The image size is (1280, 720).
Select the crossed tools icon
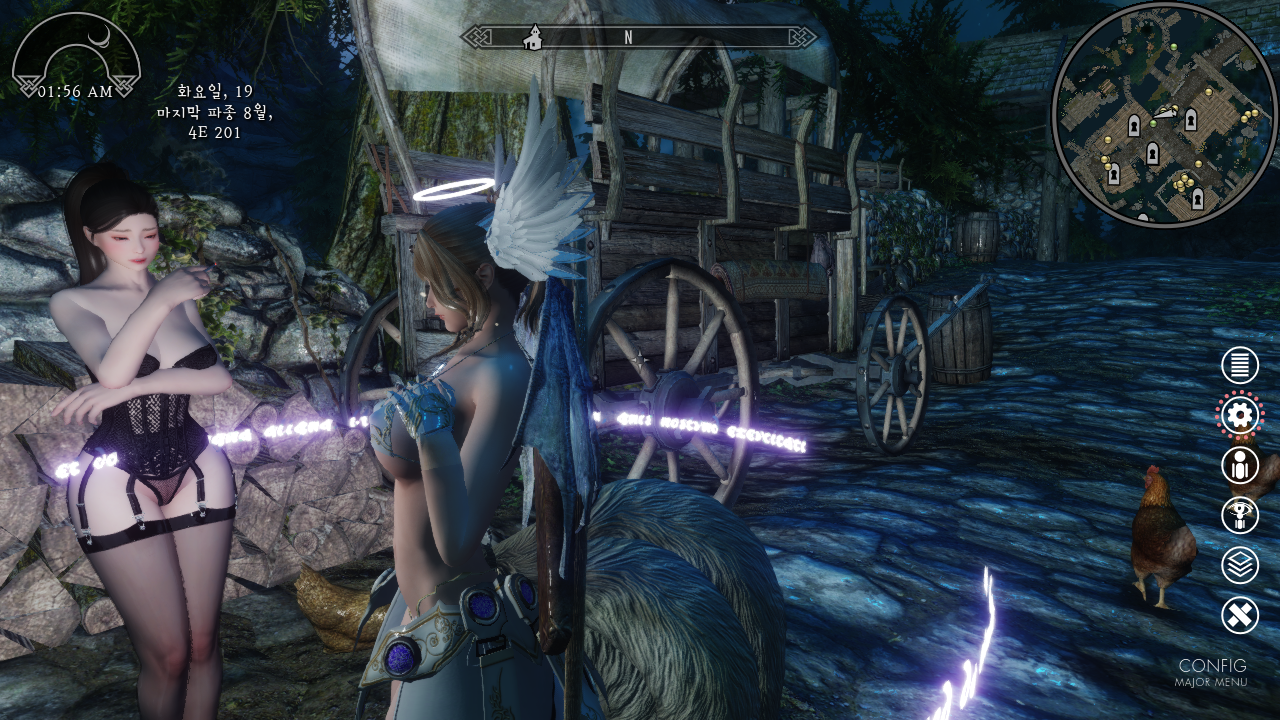coord(1240,614)
